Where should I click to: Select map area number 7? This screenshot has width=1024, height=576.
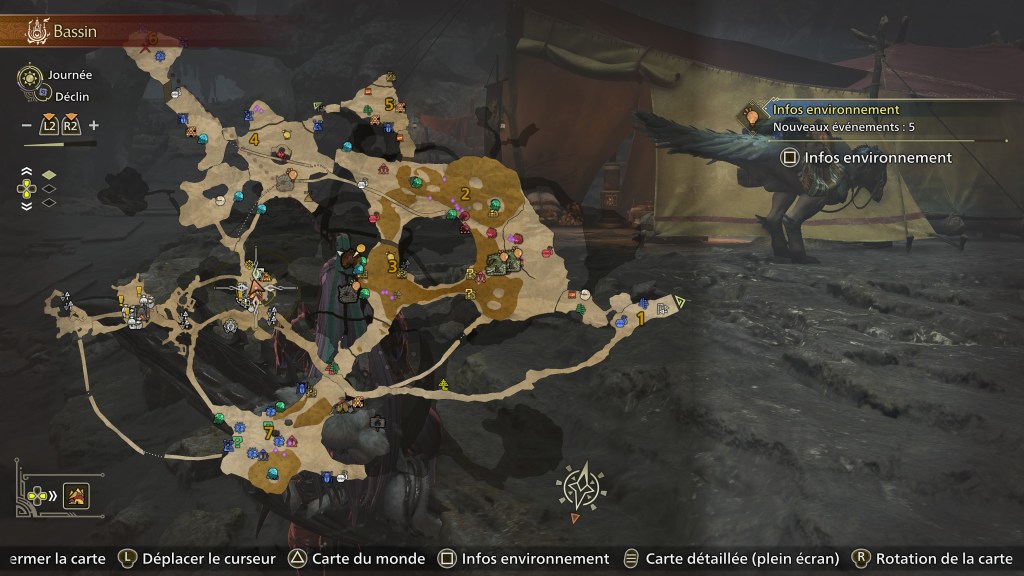point(267,432)
